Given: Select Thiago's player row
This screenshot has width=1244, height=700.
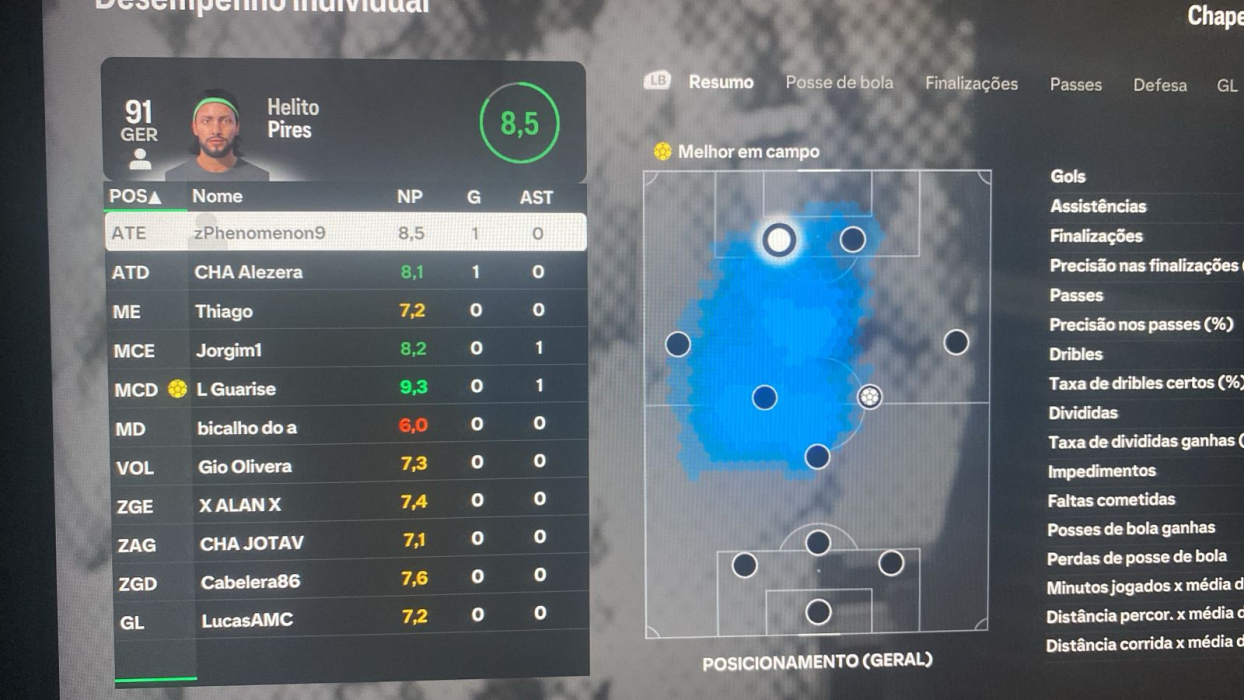Looking at the screenshot, I should pyautogui.click(x=345, y=311).
